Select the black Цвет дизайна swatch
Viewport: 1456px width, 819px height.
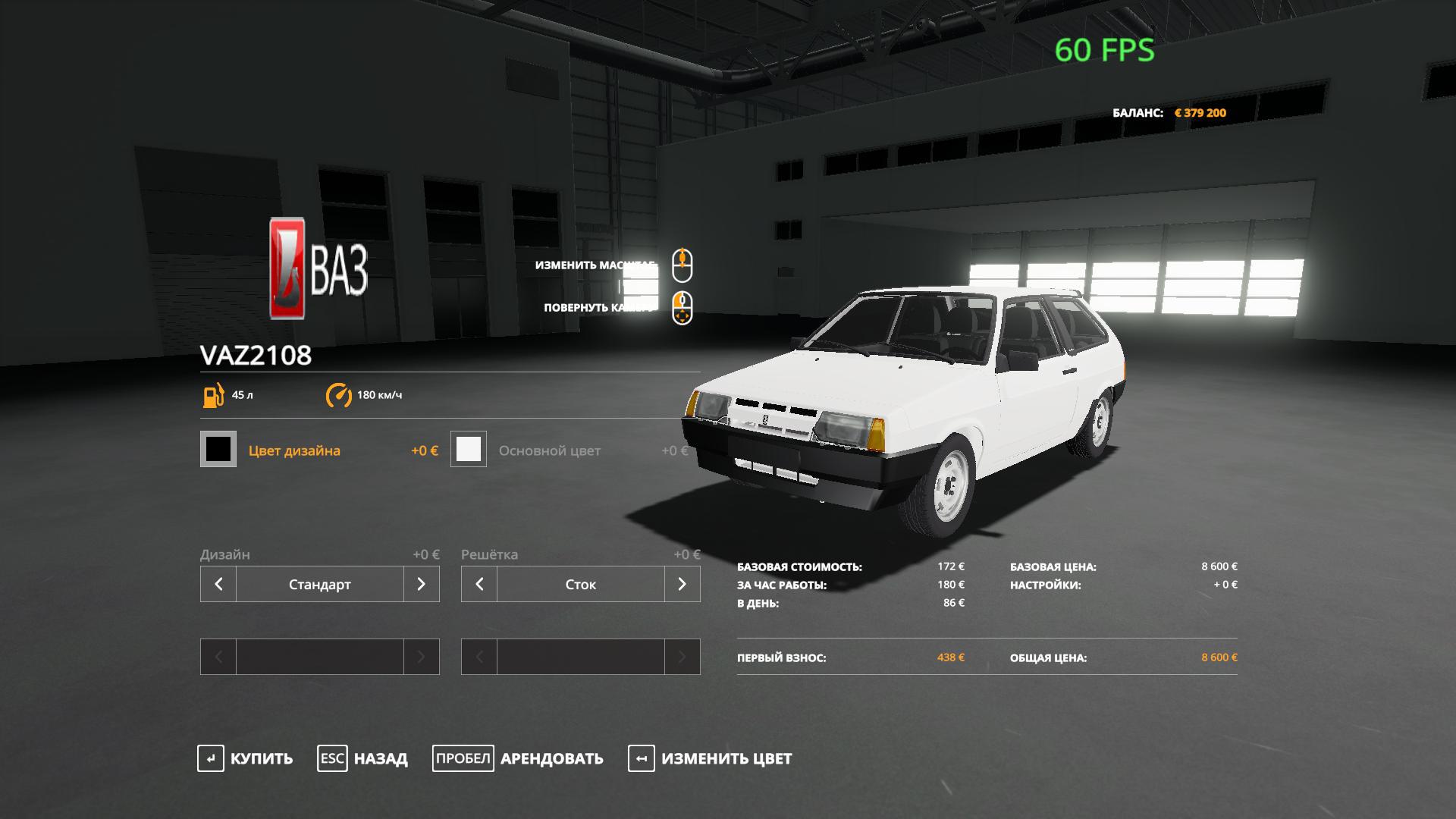pos(218,449)
